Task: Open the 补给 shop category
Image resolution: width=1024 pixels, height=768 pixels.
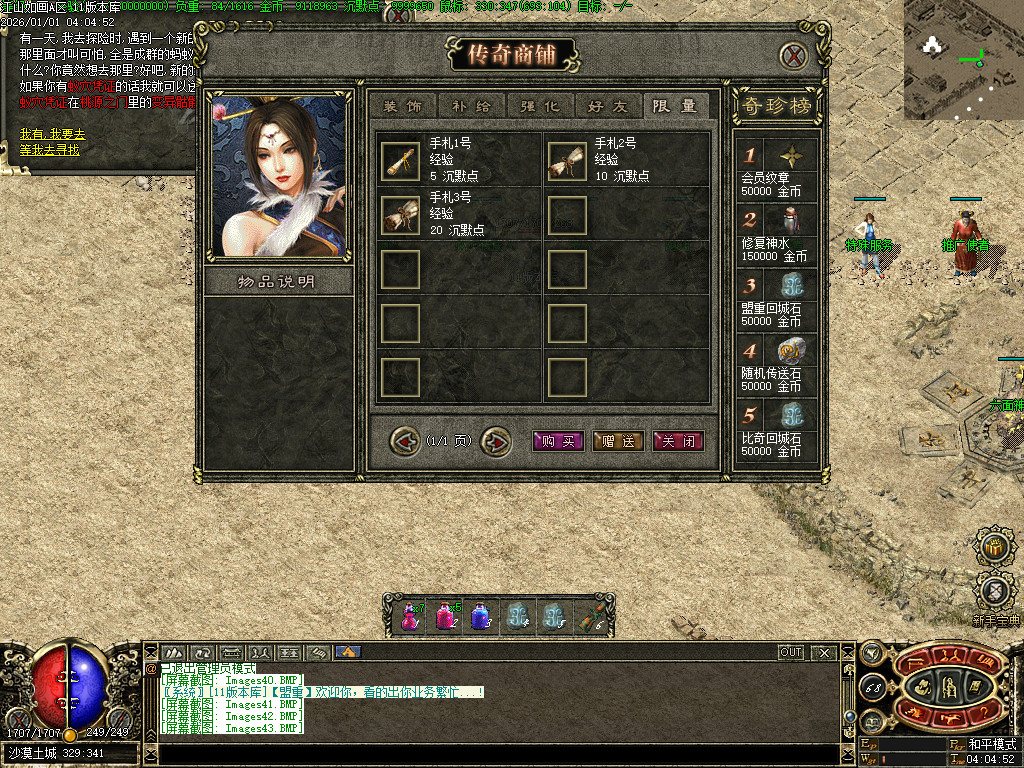Action: (x=471, y=106)
